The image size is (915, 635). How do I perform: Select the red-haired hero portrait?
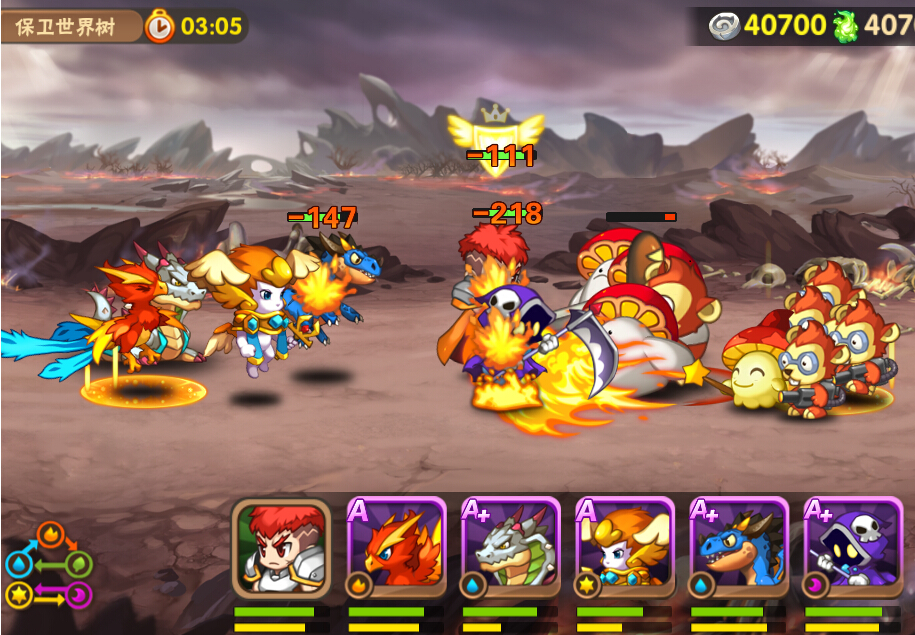pos(281,547)
